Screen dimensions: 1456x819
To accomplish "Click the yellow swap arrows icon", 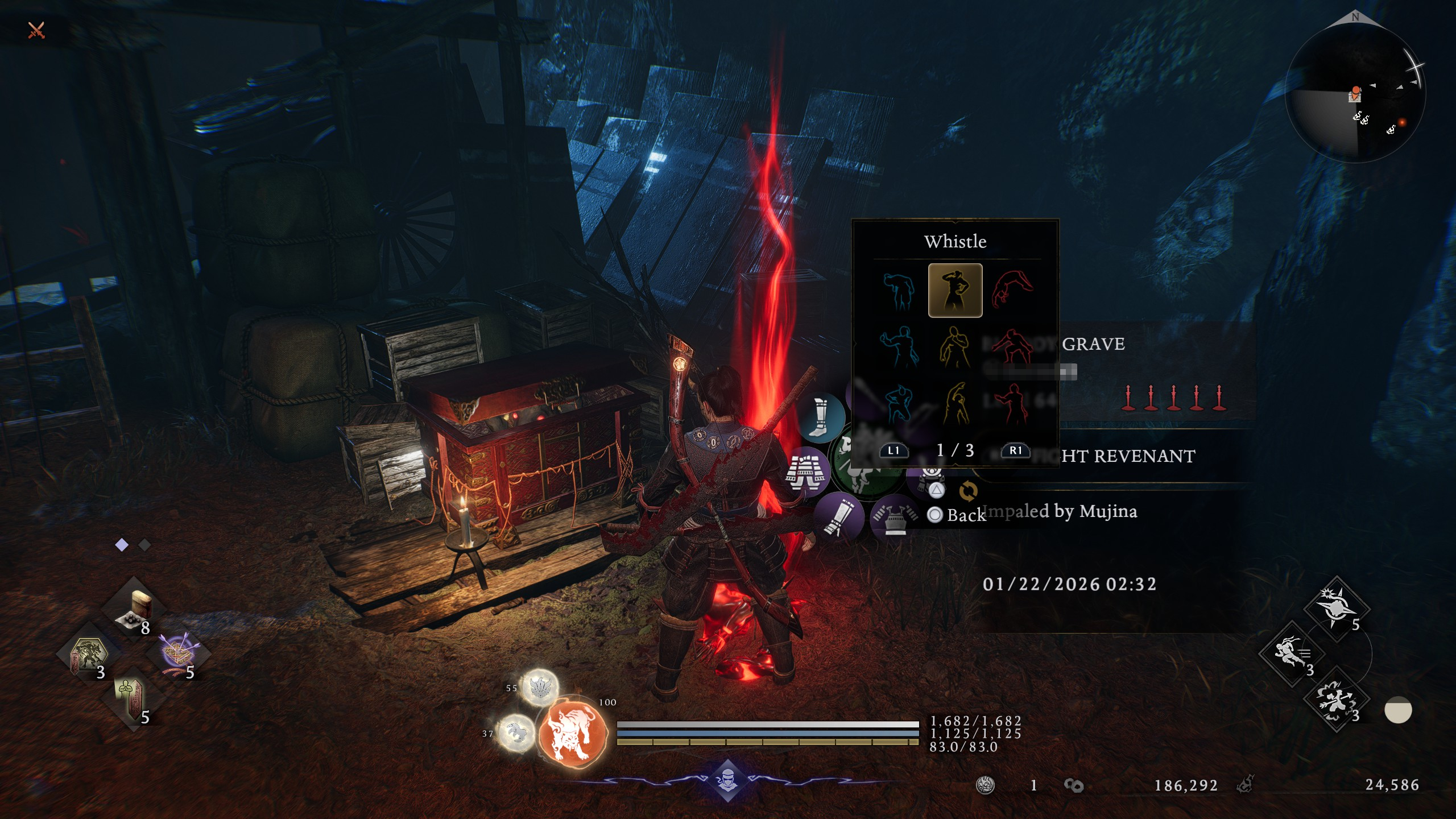I will [x=968, y=490].
